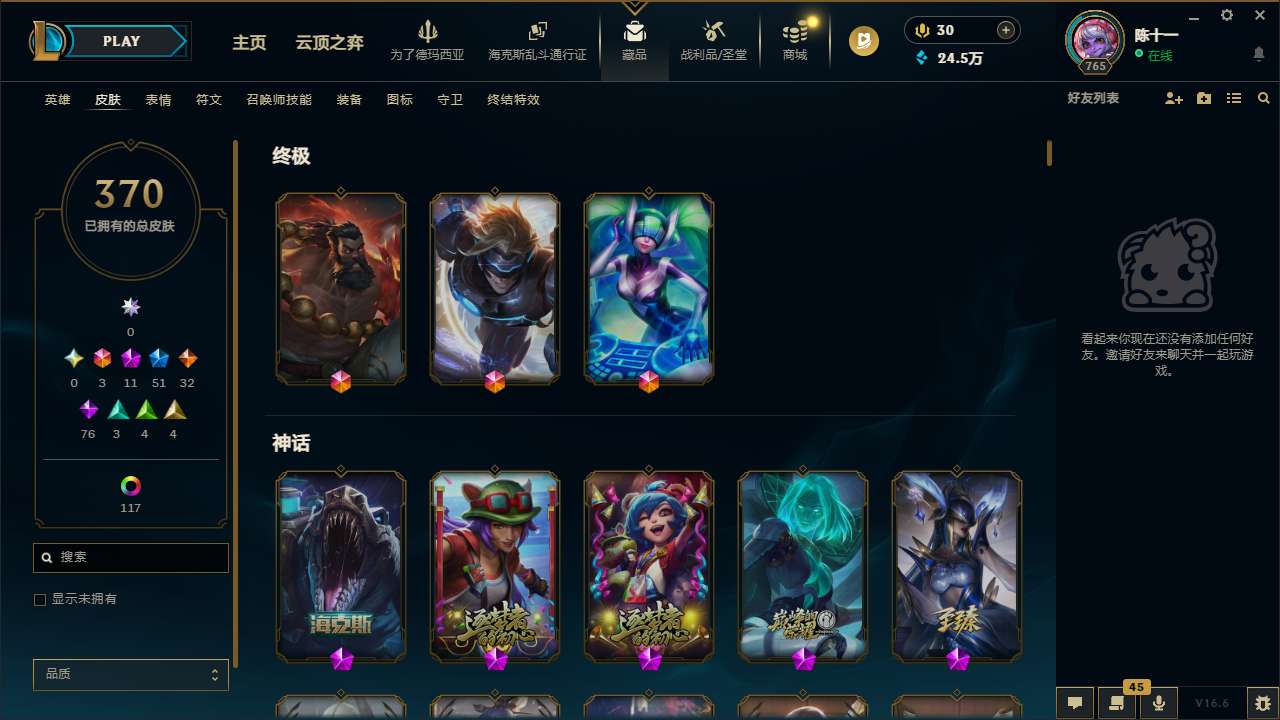Click the add friend icon
Screen dimensions: 1280x720
click(x=1172, y=98)
